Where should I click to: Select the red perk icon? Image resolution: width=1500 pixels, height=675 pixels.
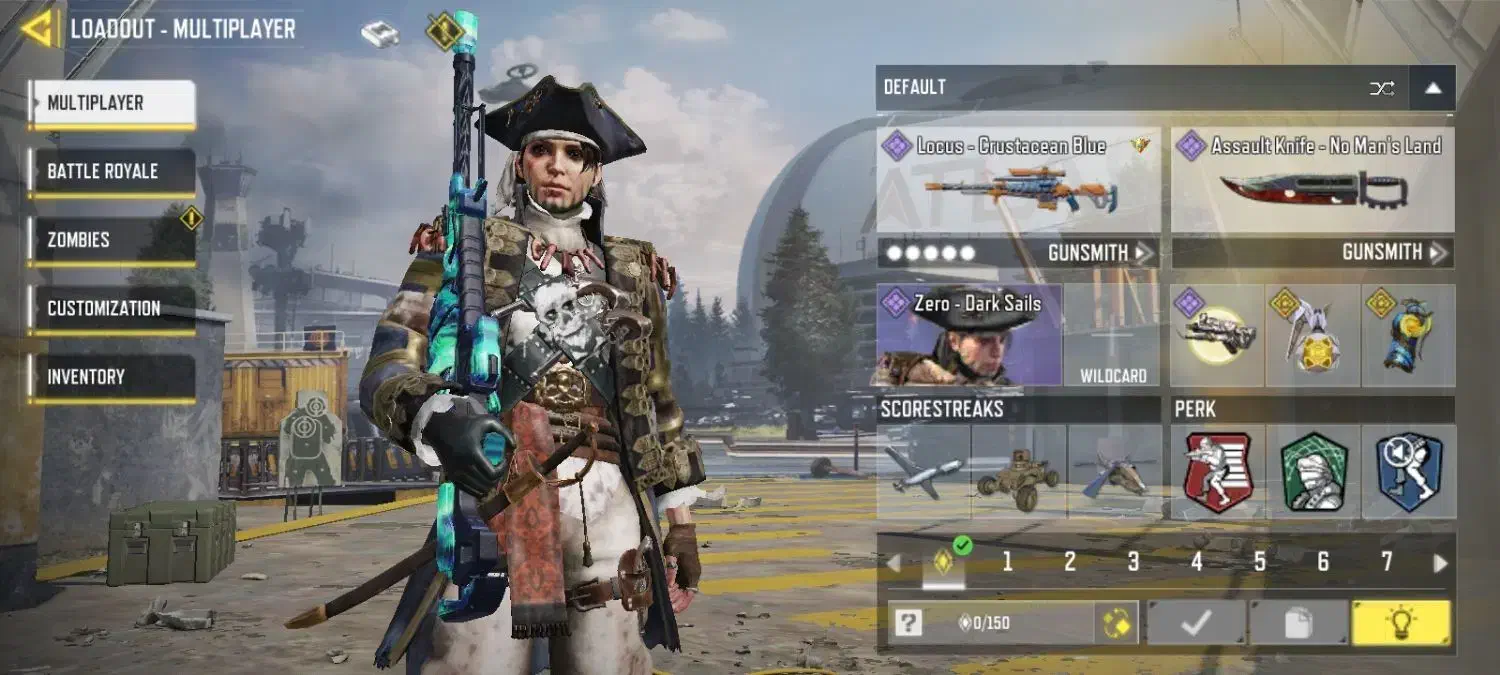point(1217,472)
